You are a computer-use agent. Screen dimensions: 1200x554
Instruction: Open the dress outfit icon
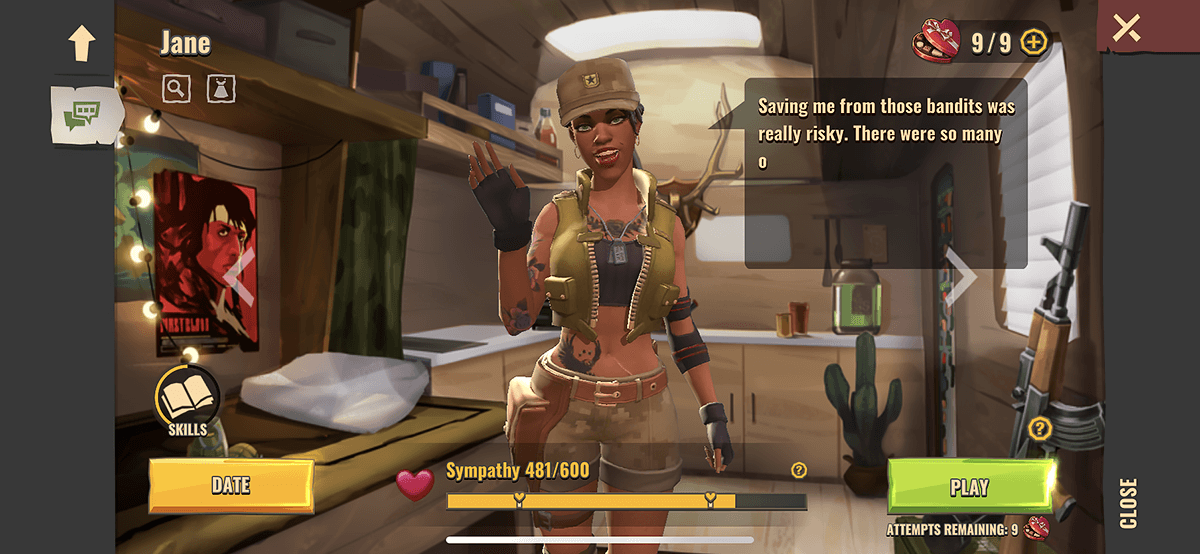(x=221, y=88)
